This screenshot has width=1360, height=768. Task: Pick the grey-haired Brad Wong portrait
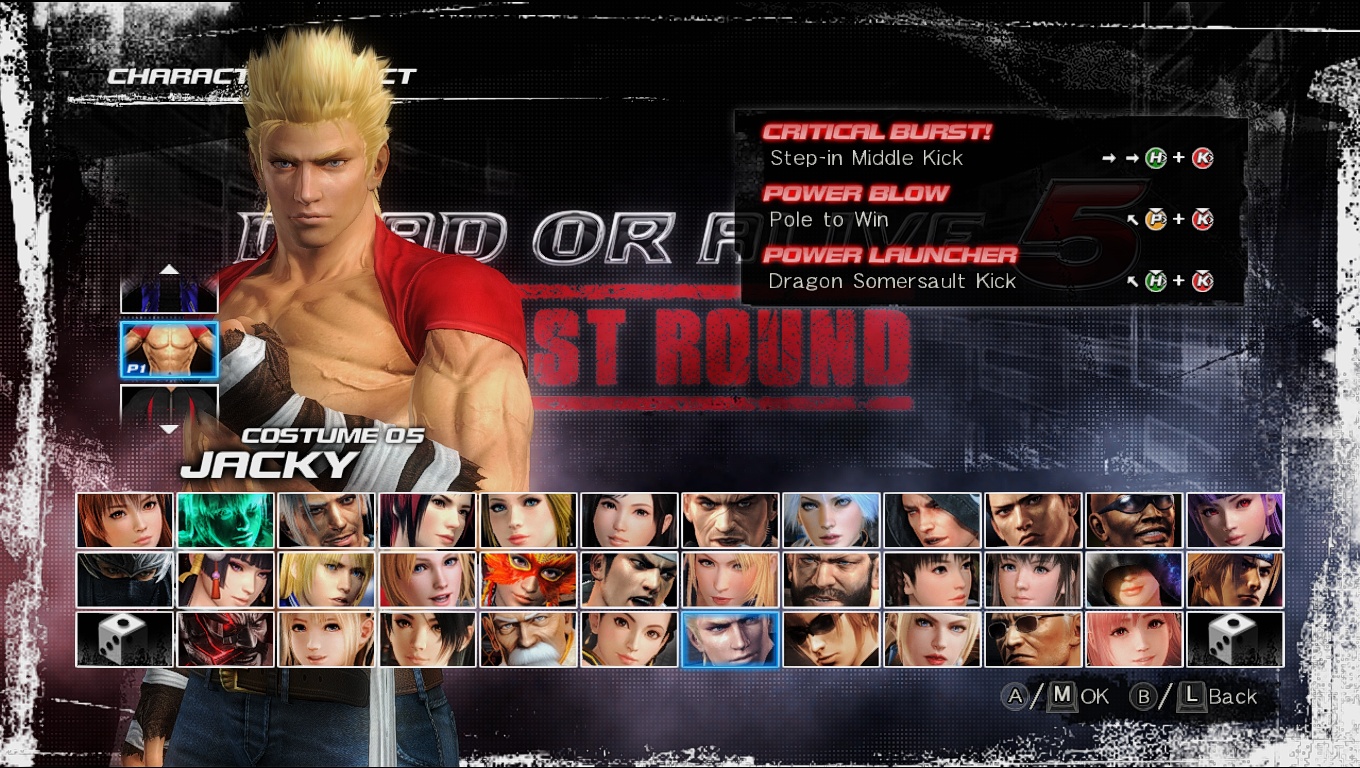327,520
